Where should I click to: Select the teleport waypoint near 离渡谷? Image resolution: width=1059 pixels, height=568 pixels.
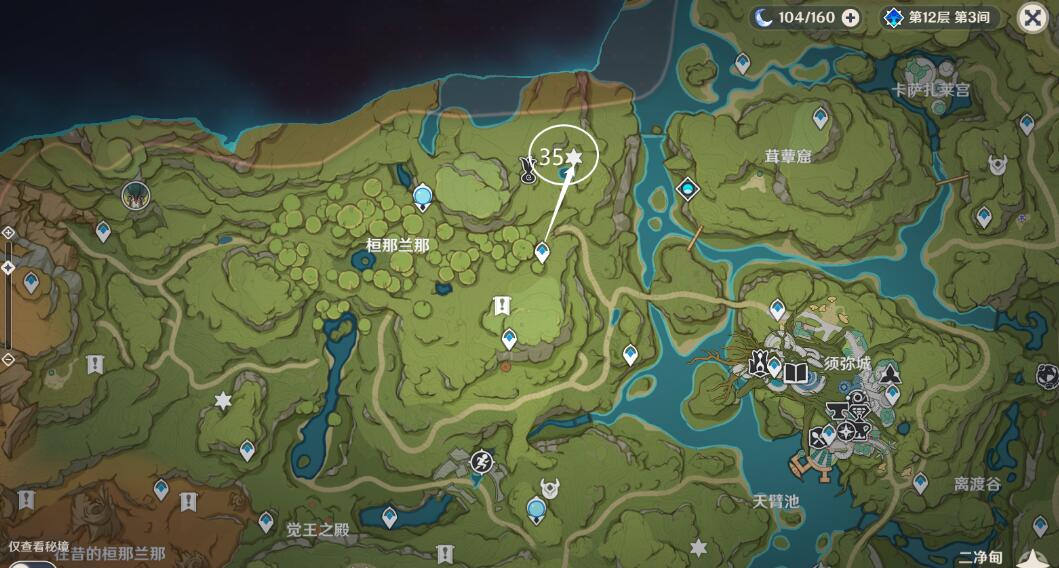pos(919,483)
